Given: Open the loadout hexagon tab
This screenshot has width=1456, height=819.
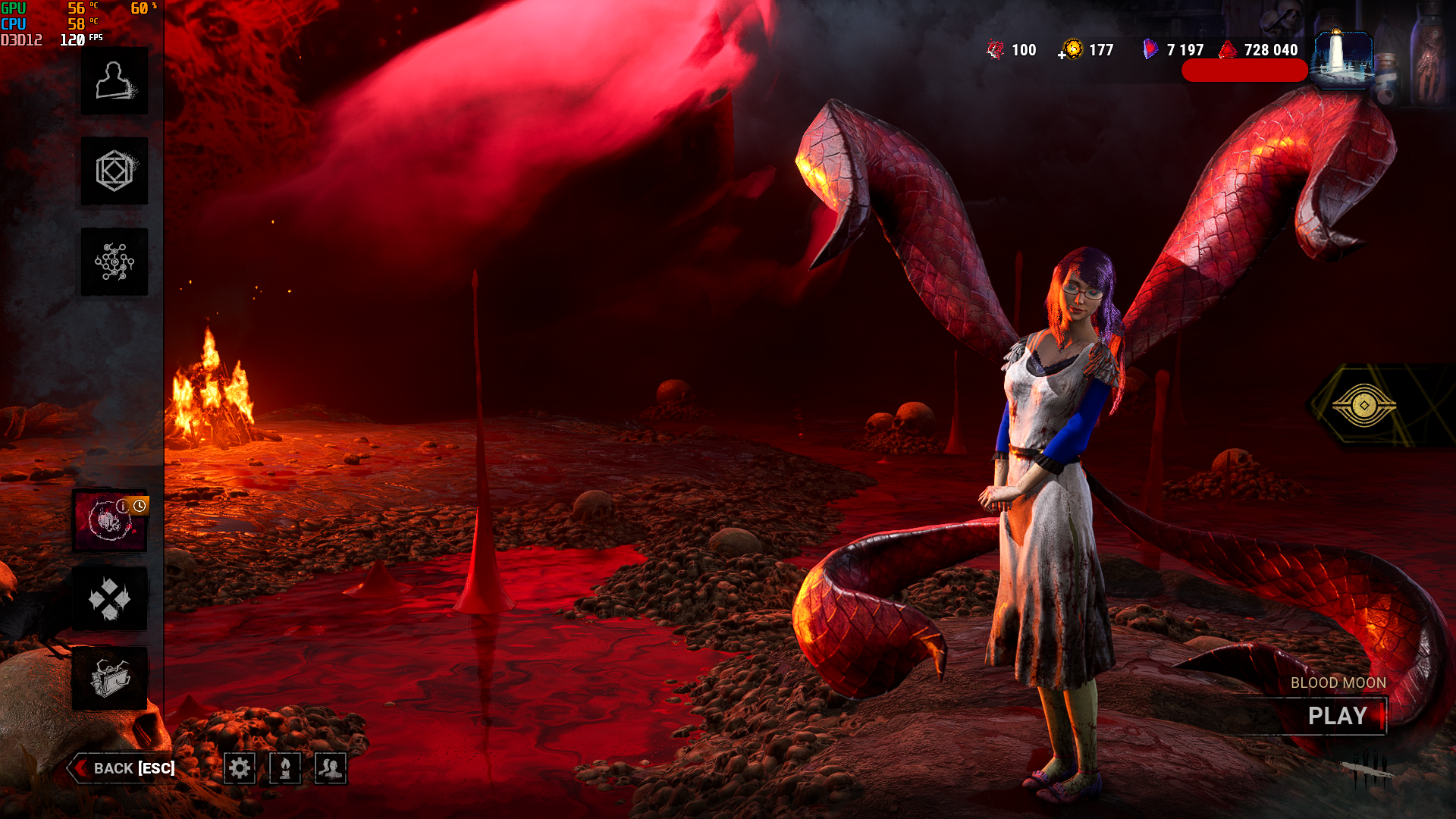Looking at the screenshot, I should pos(115,171).
